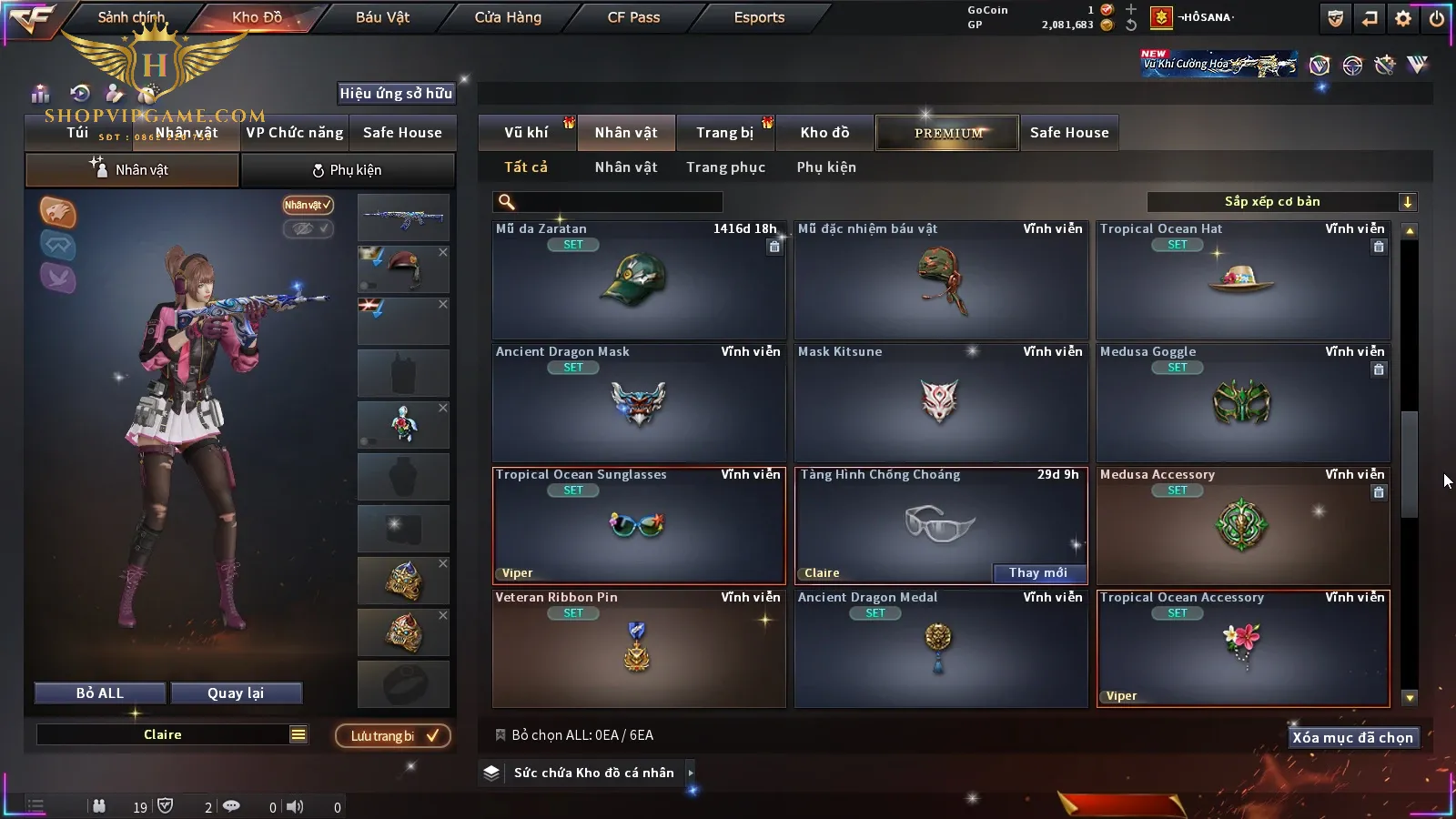Open settings with the gear icon

pyautogui.click(x=1403, y=18)
